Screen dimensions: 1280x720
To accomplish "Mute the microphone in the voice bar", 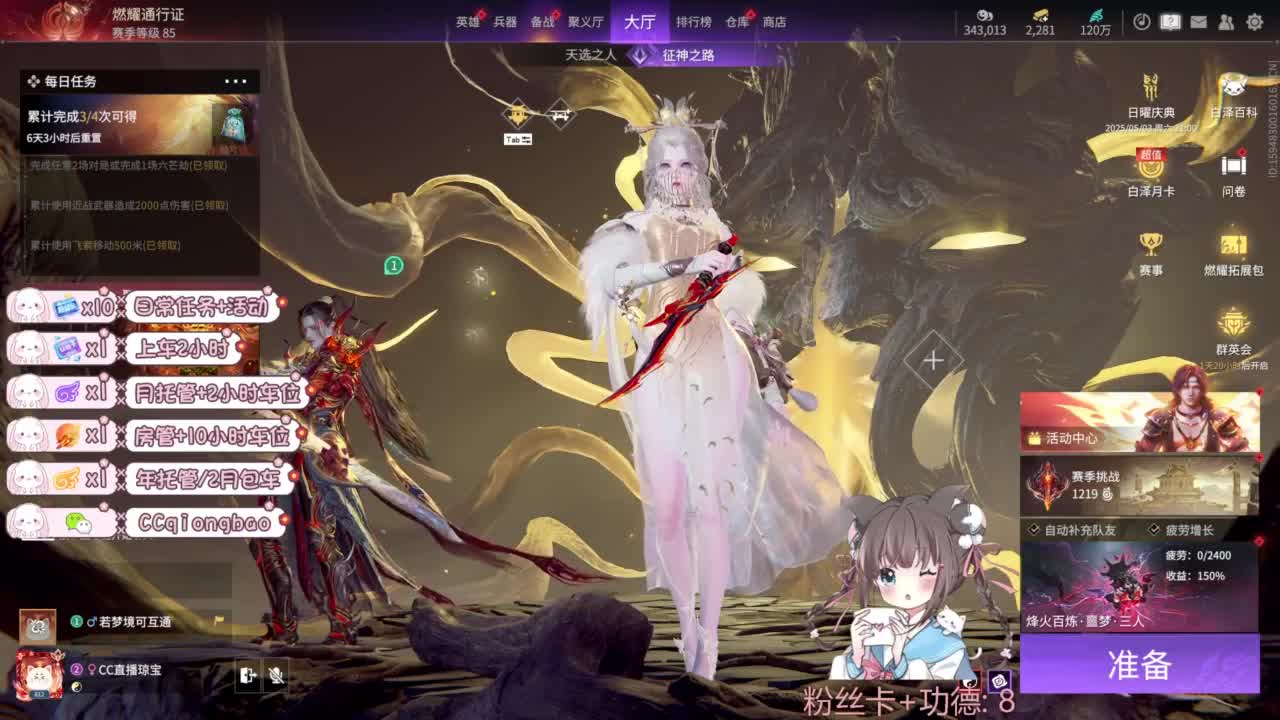I will click(x=277, y=676).
